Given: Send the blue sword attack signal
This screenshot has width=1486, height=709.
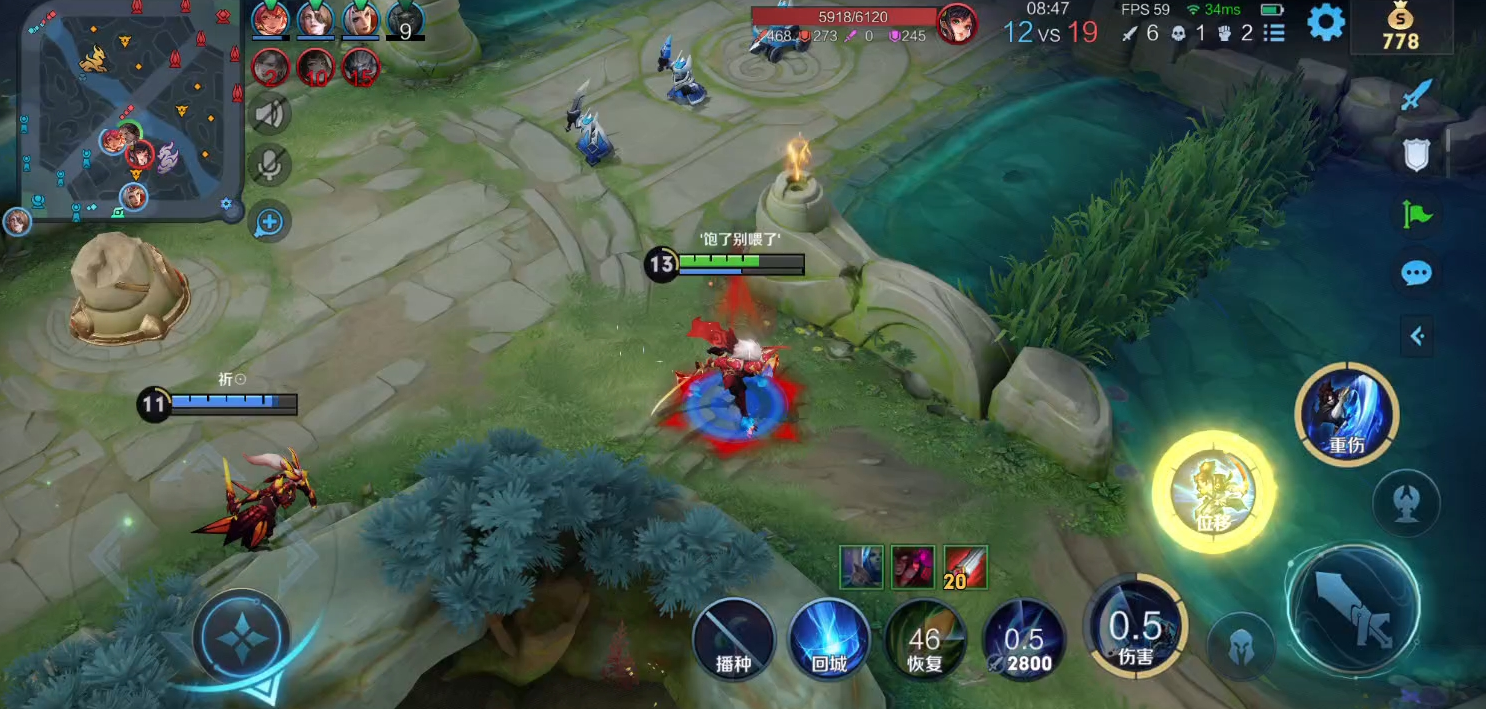Looking at the screenshot, I should coord(1416,96).
